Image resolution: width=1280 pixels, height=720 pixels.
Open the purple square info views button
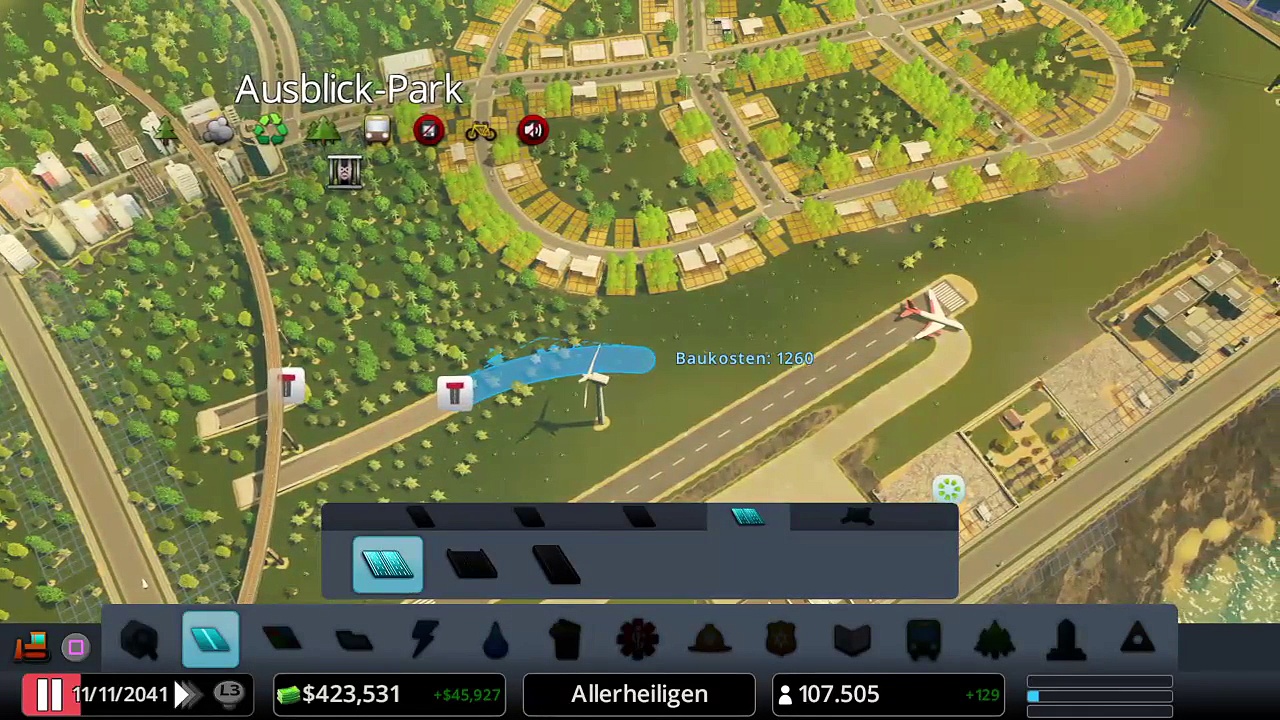click(76, 648)
